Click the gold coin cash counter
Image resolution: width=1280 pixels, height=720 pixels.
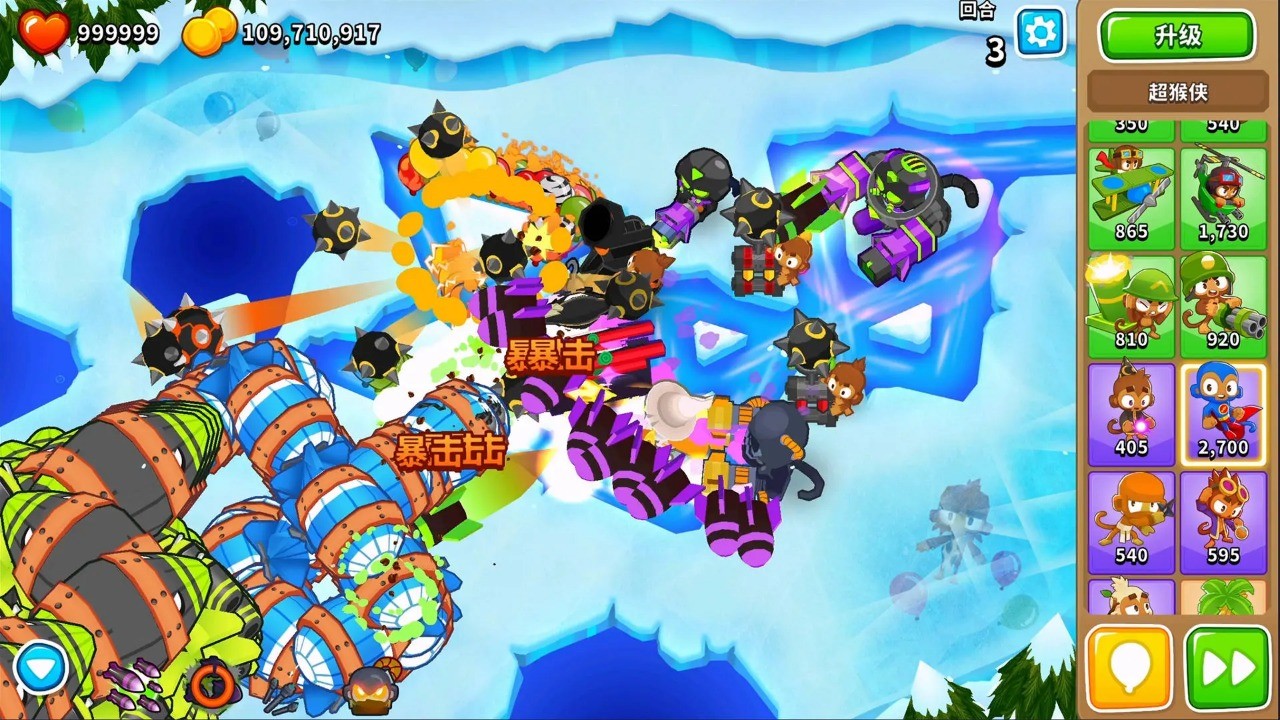pyautogui.click(x=210, y=32)
